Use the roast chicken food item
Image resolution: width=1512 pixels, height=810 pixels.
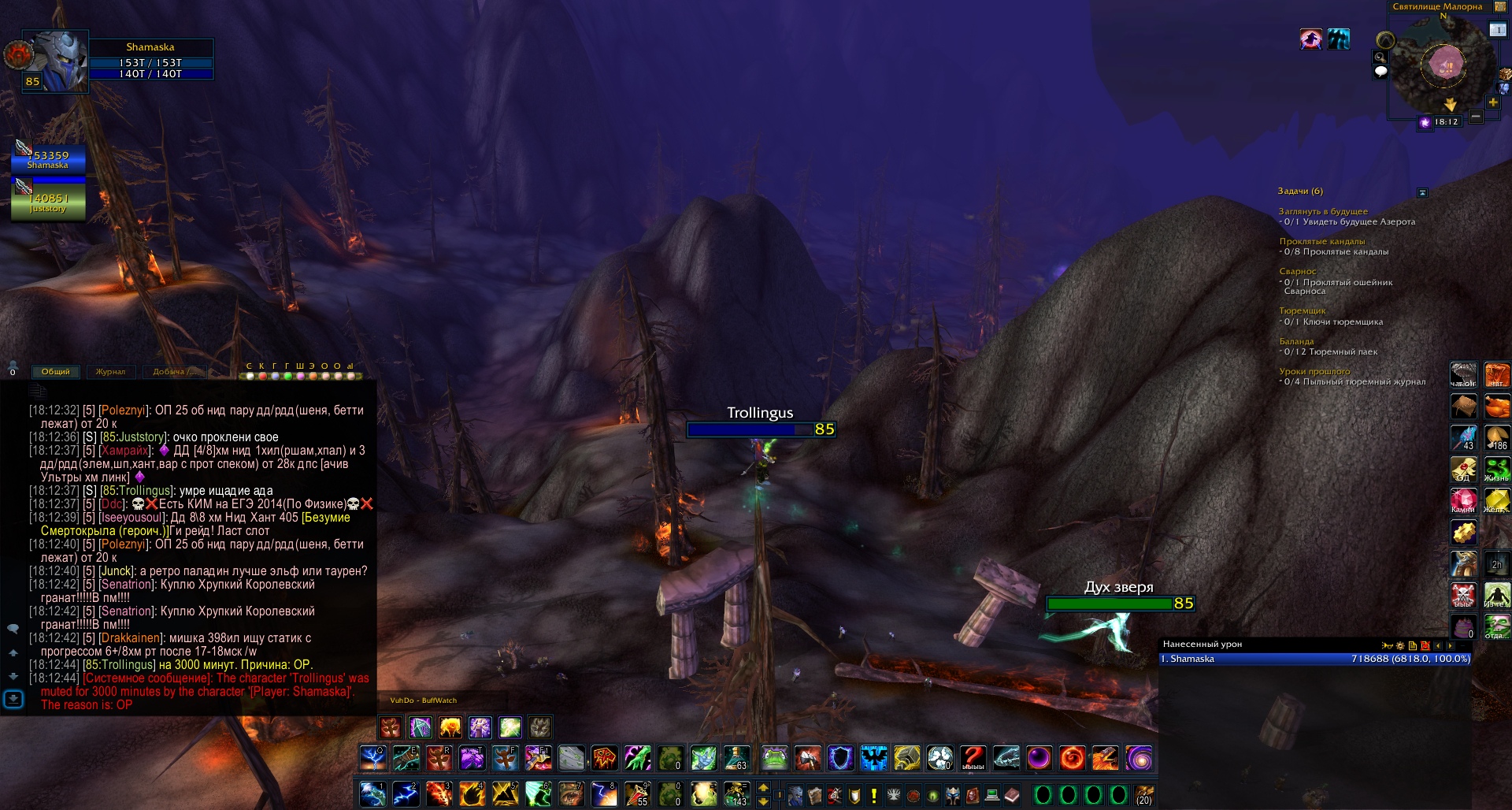pyautogui.click(x=1496, y=407)
